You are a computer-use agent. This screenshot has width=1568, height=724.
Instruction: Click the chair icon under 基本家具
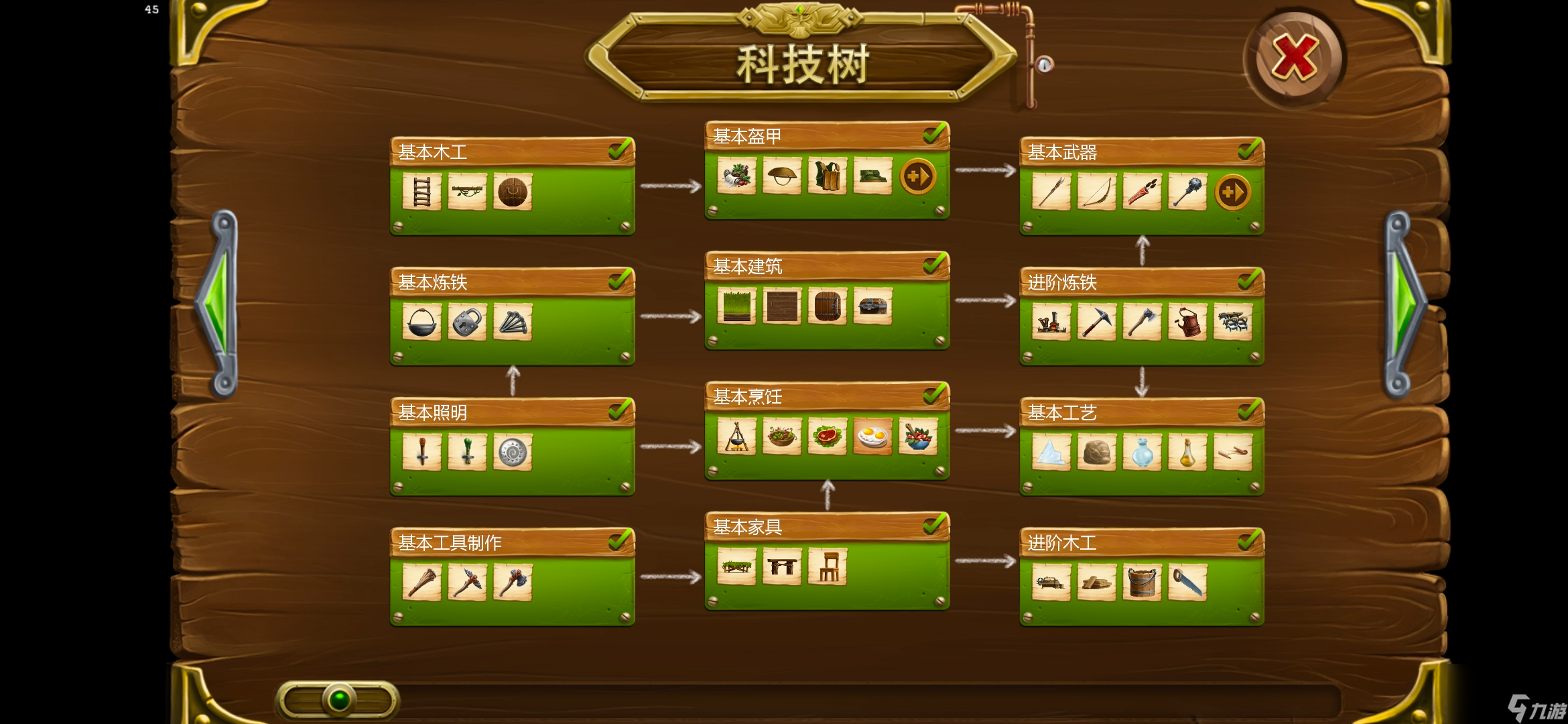coord(827,566)
